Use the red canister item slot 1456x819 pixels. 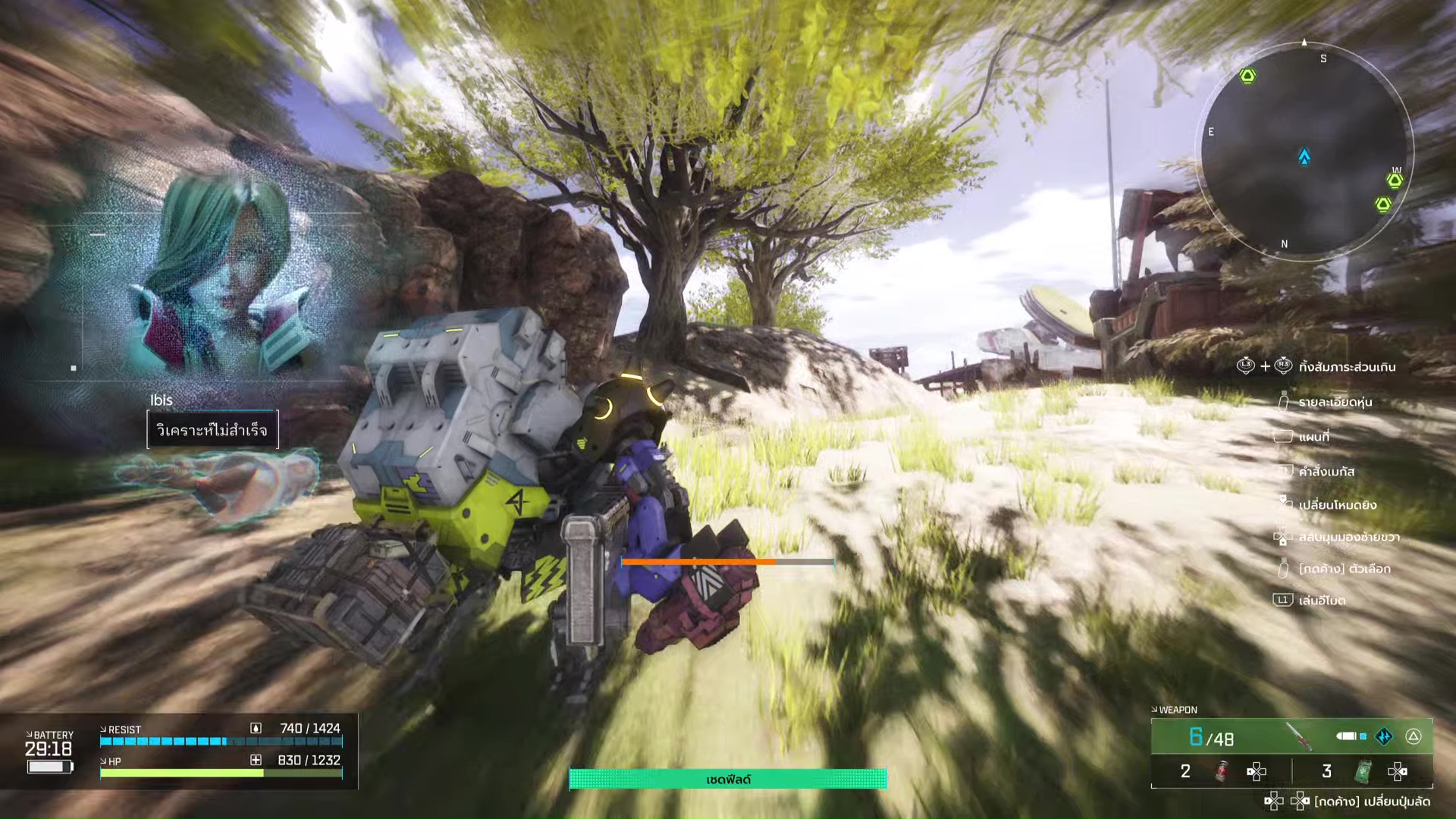coord(1222,772)
